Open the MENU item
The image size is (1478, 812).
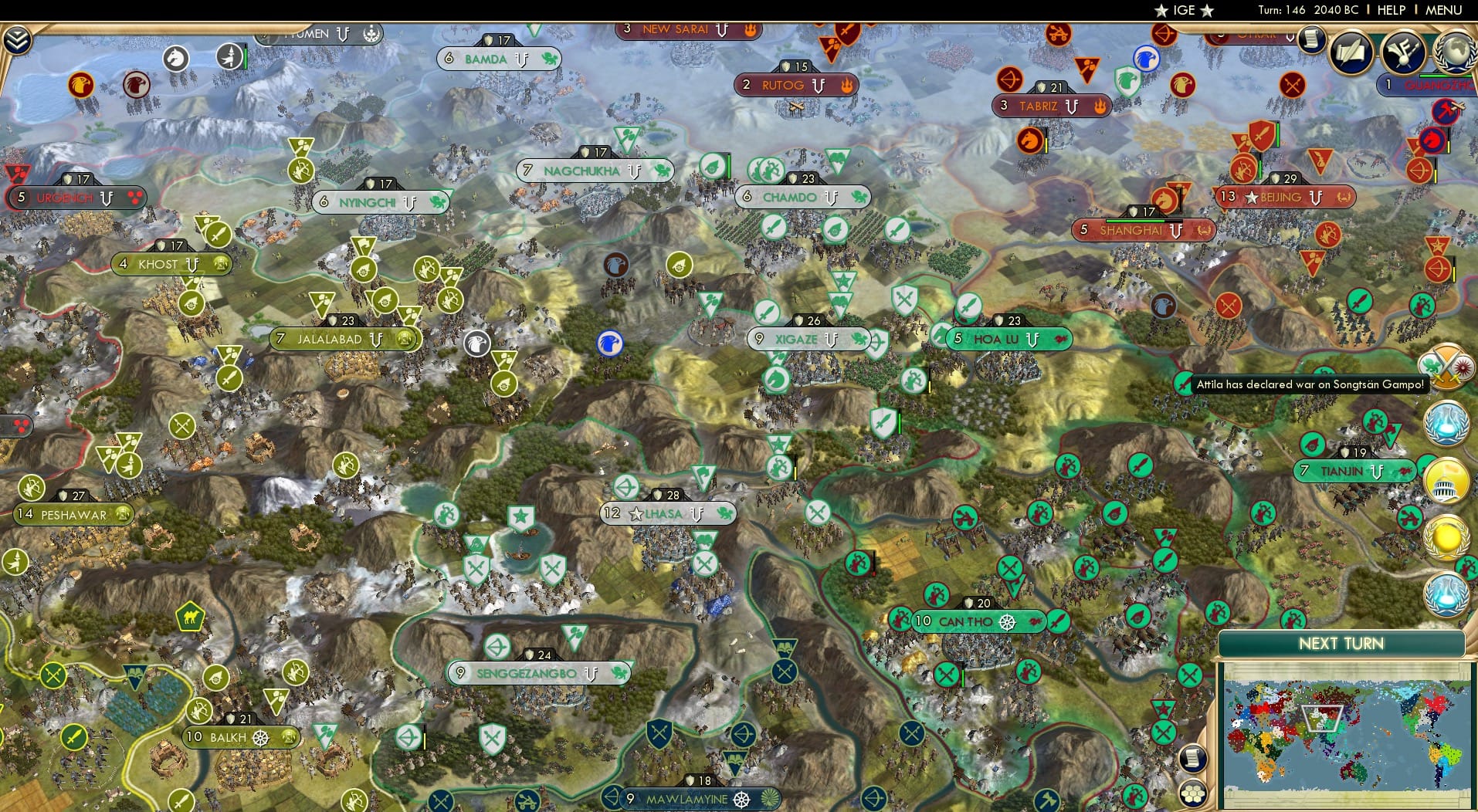1444,10
